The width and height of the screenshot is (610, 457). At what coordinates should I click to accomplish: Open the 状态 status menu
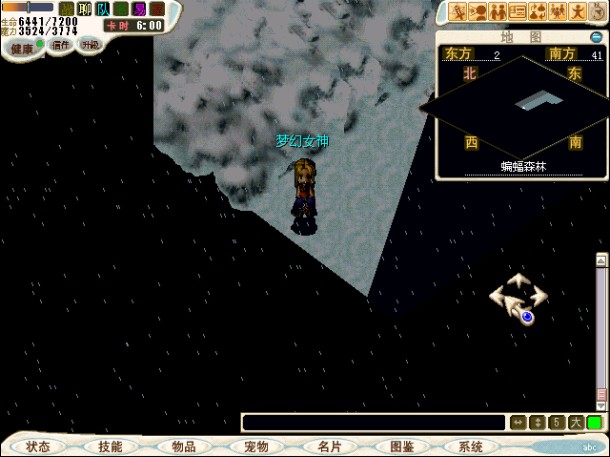point(38,447)
